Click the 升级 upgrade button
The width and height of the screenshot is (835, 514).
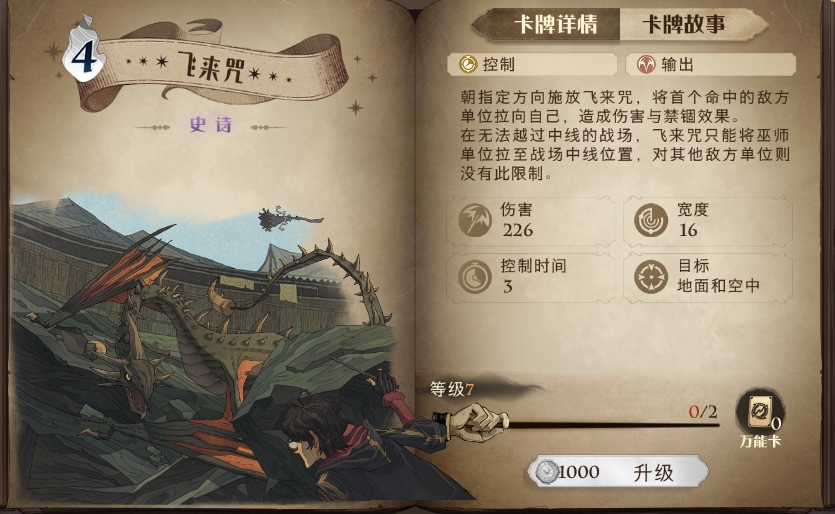620,472
